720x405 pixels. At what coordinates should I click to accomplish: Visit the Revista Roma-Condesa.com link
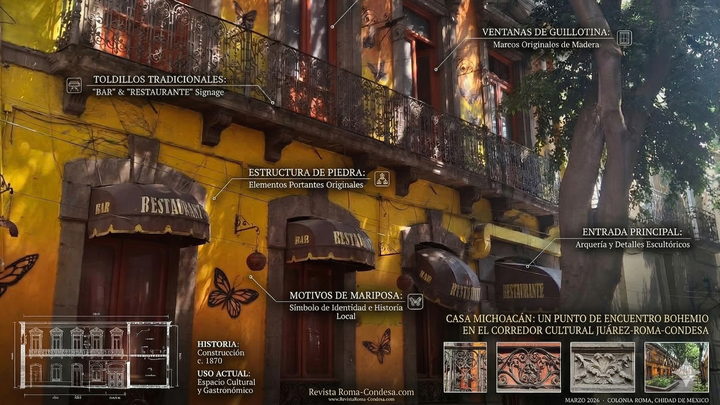pos(361,393)
